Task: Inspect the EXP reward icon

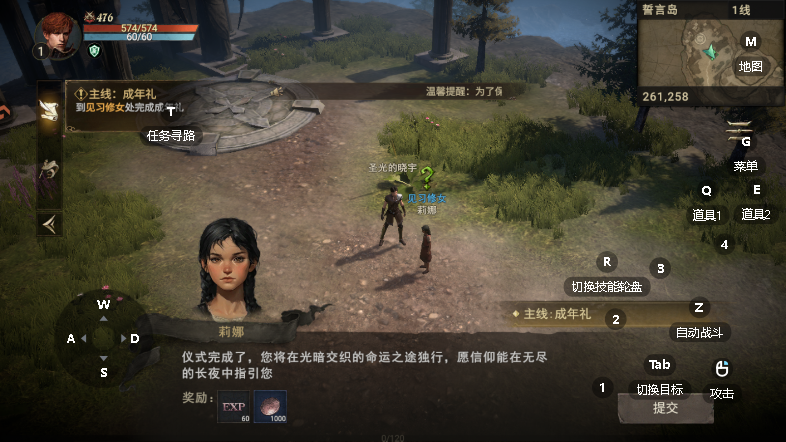Action: point(233,408)
